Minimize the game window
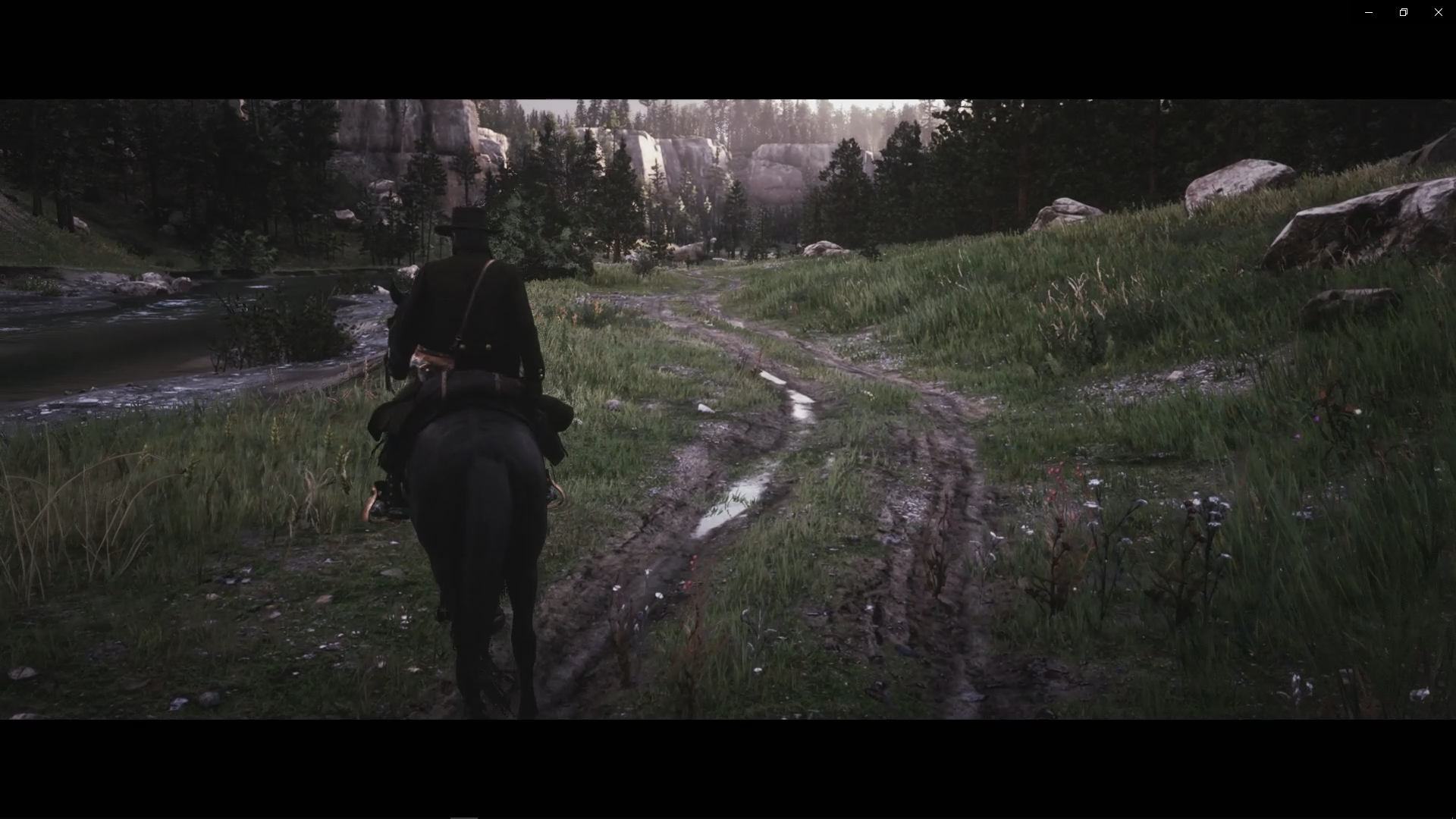The width and height of the screenshot is (1456, 819). pyautogui.click(x=1367, y=11)
